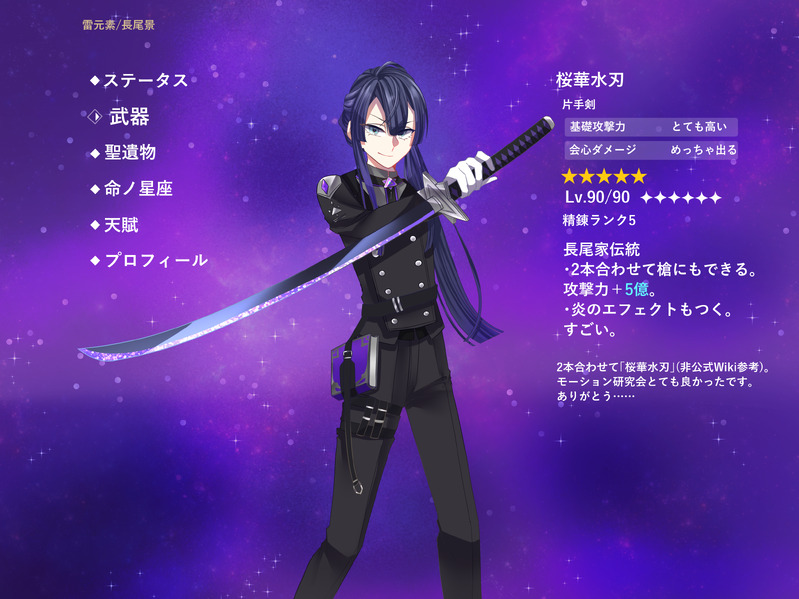Viewport: 799px width, 599px height.
Task: Show the 命ノ星座 page
Action: tap(138, 188)
